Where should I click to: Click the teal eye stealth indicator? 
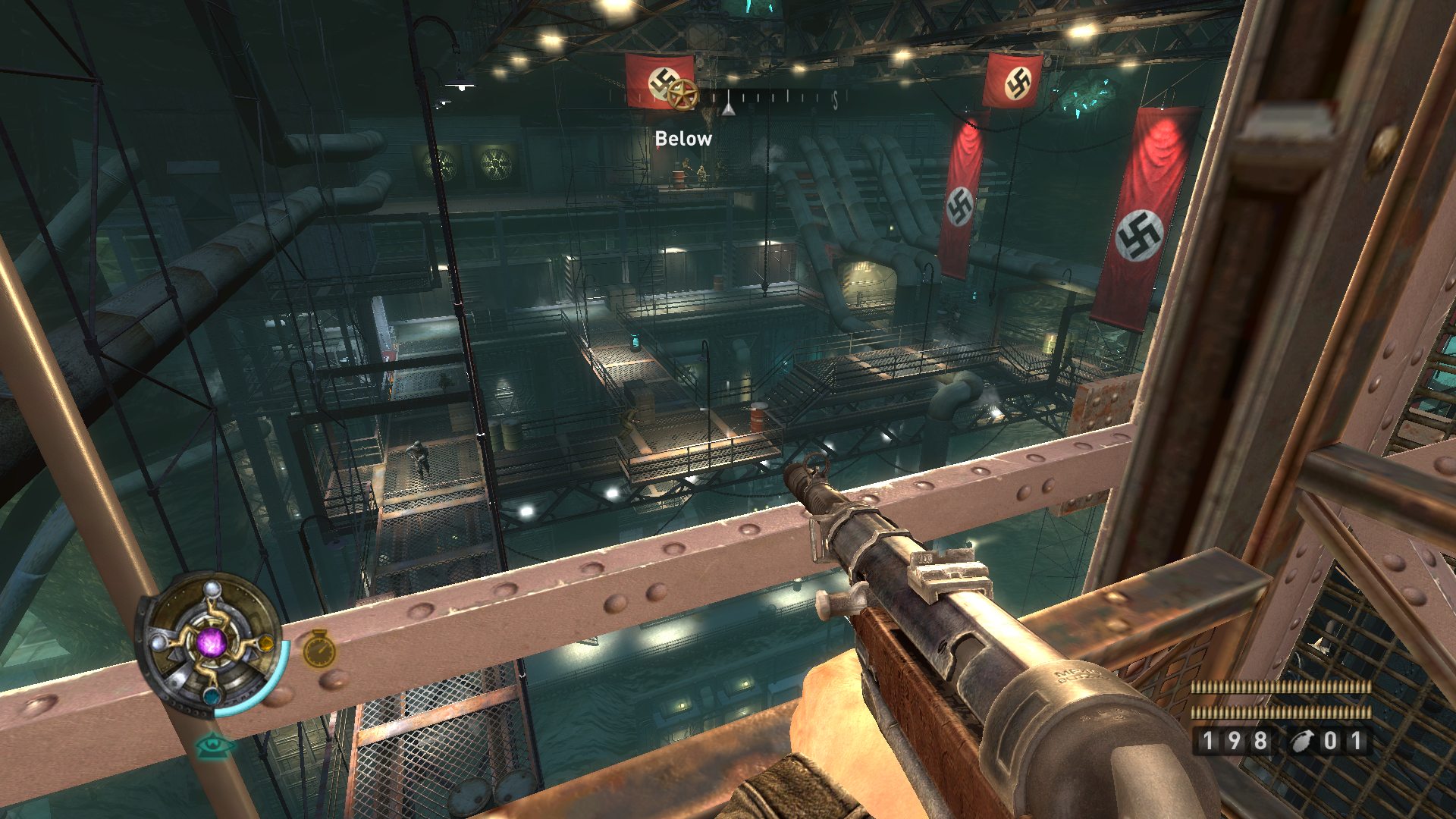215,745
